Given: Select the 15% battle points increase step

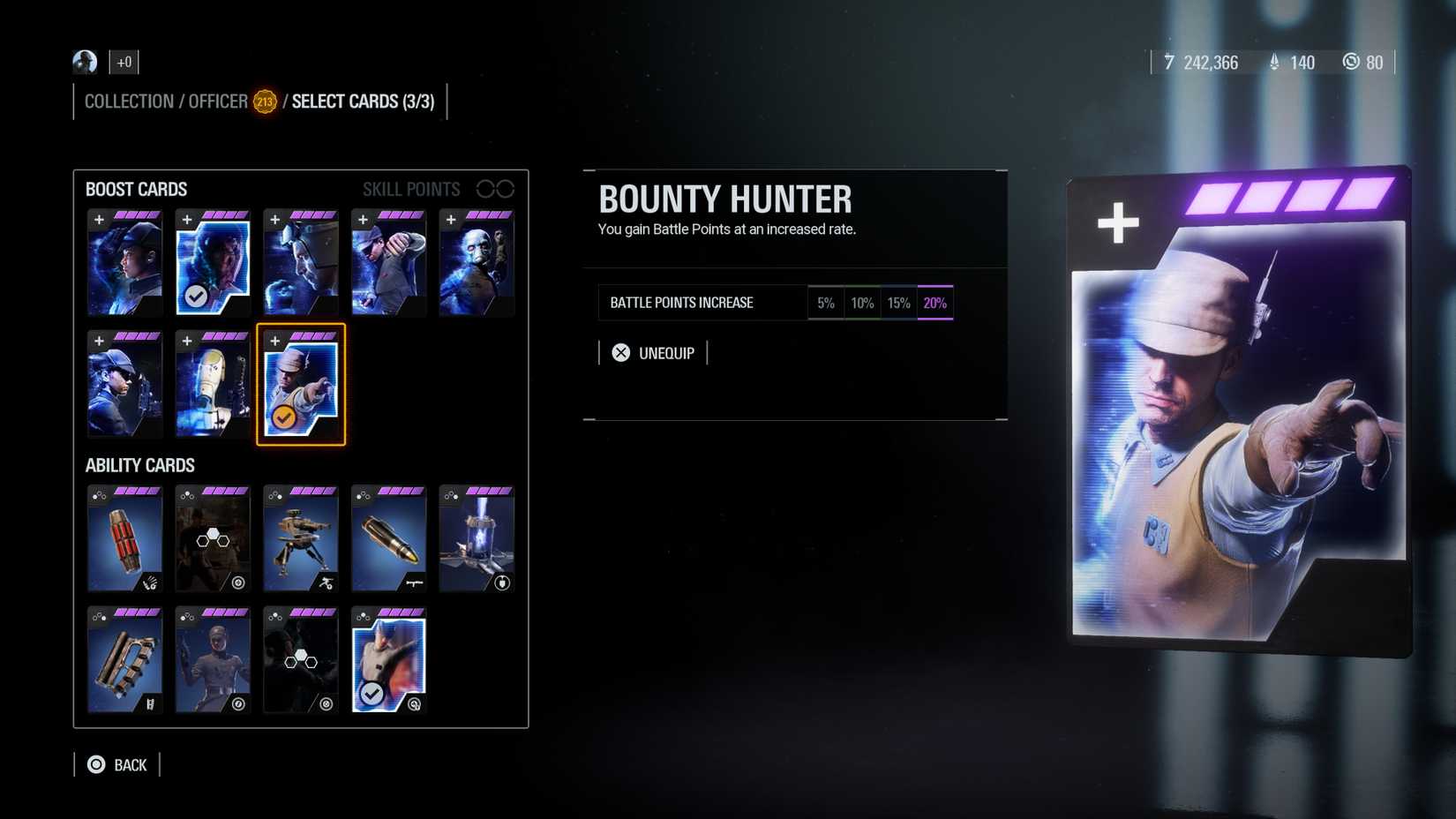Looking at the screenshot, I should tap(898, 303).
